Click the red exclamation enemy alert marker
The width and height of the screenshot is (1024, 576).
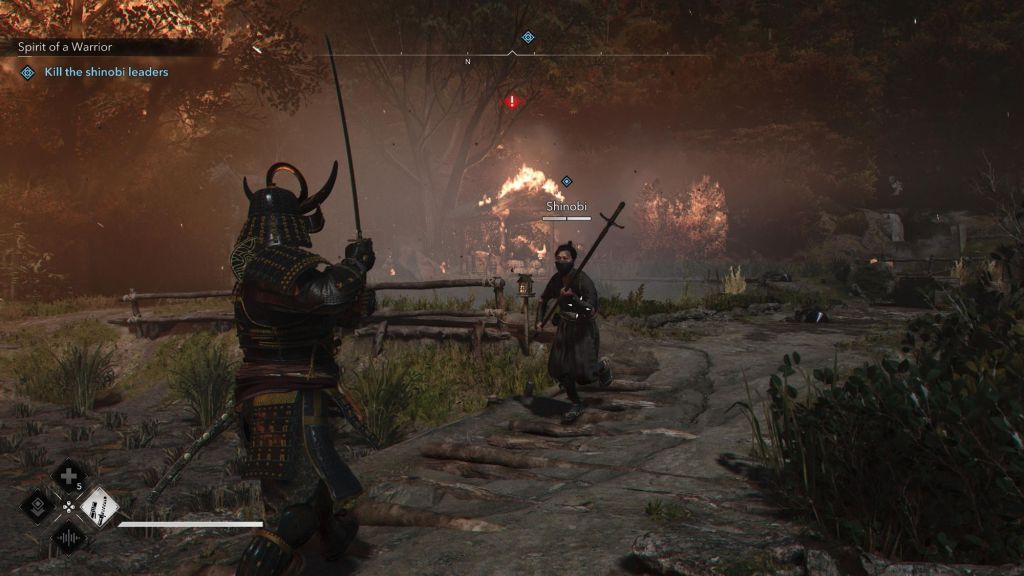coord(513,101)
